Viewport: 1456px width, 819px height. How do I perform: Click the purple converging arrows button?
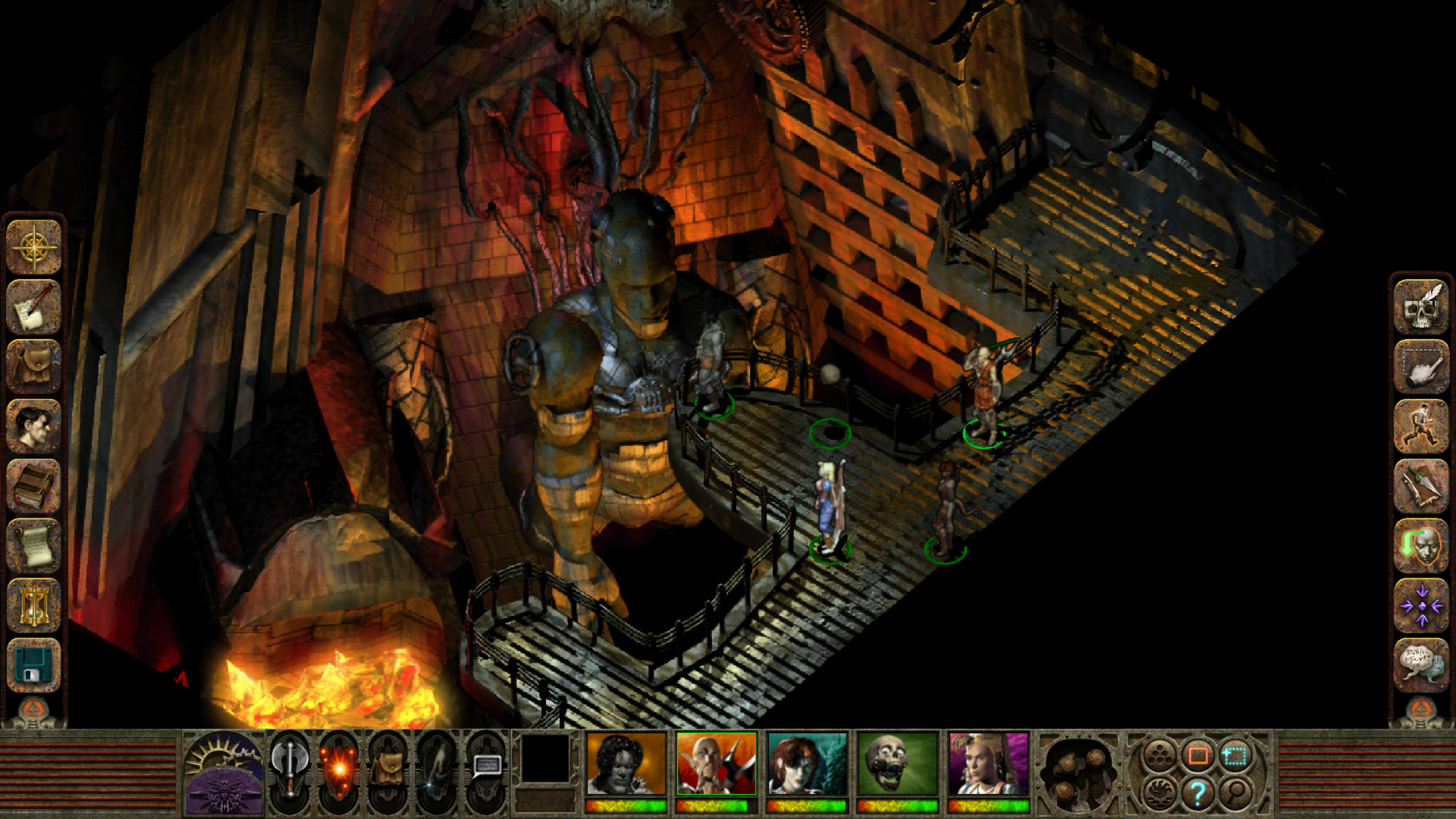[1422, 605]
